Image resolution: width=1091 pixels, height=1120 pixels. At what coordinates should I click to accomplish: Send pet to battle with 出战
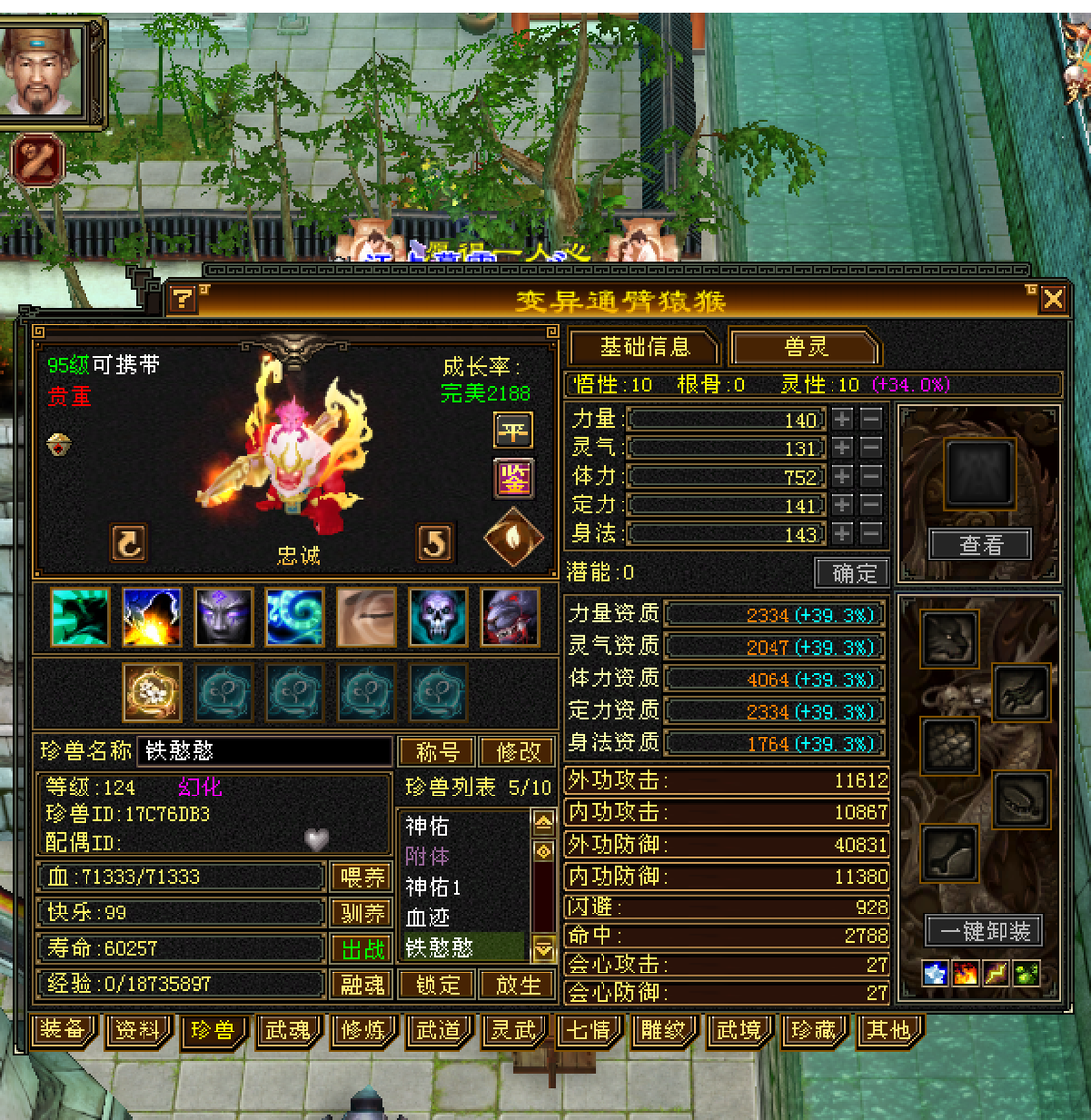pos(363,949)
